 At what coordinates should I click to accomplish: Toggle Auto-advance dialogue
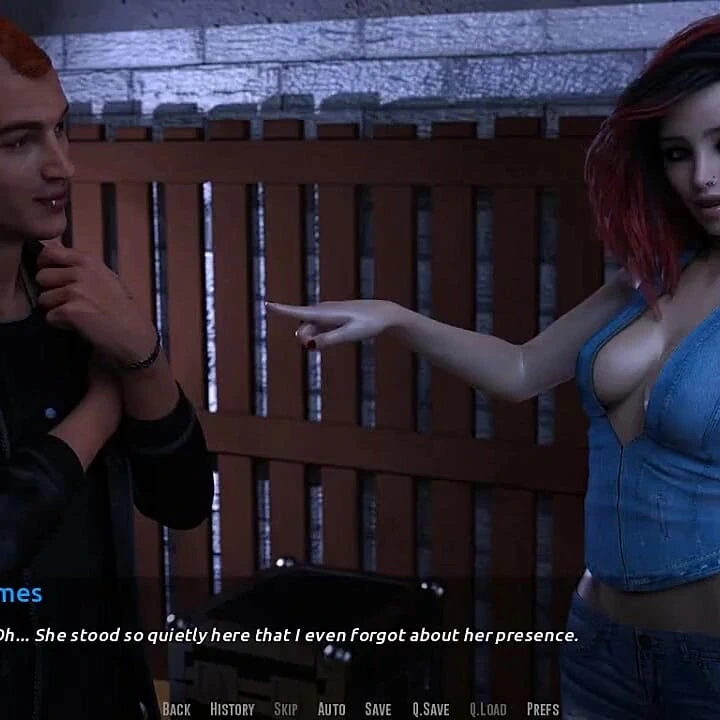point(331,709)
